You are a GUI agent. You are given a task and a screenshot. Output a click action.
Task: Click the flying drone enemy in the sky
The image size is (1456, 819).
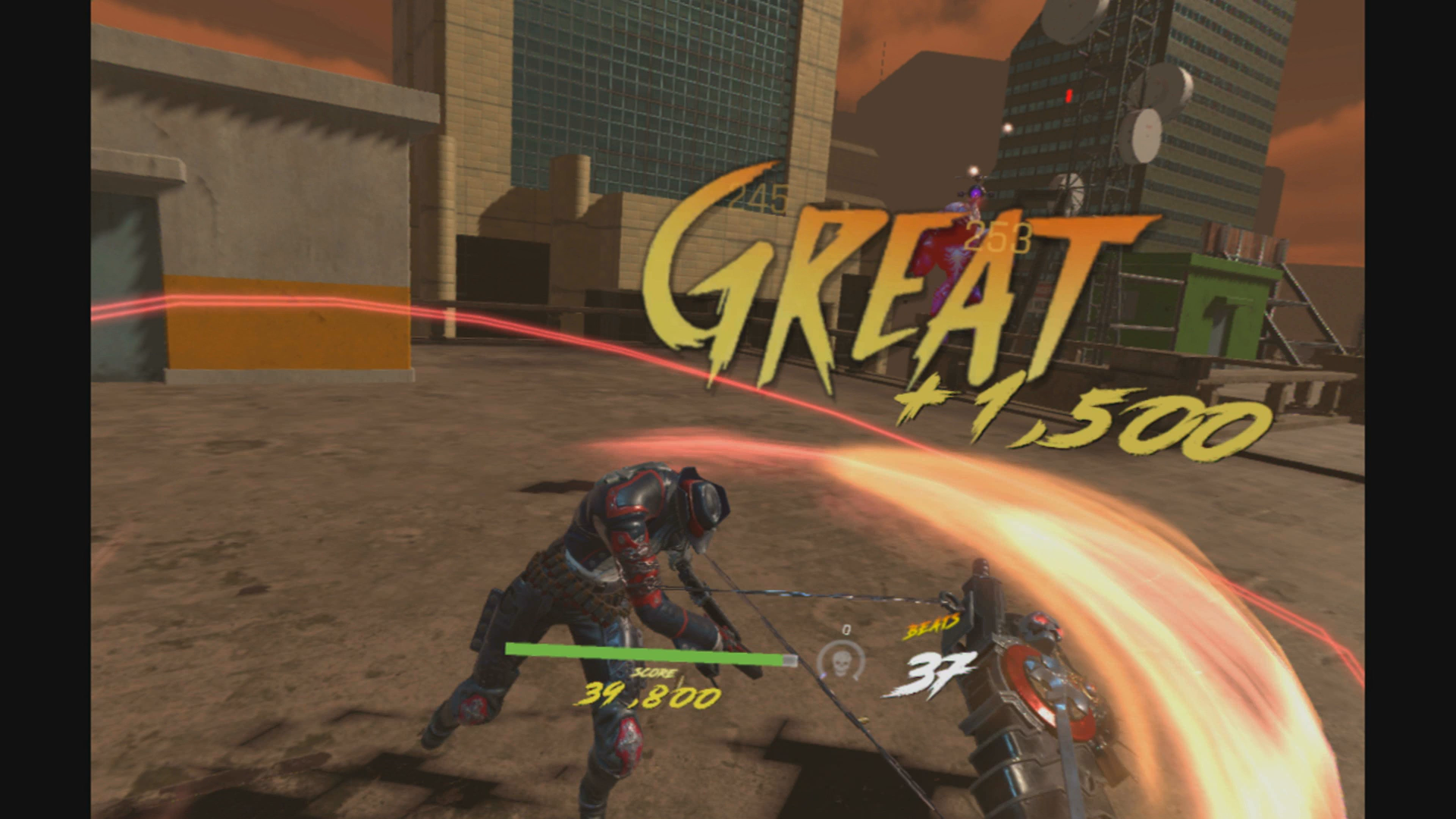pyautogui.click(x=974, y=194)
